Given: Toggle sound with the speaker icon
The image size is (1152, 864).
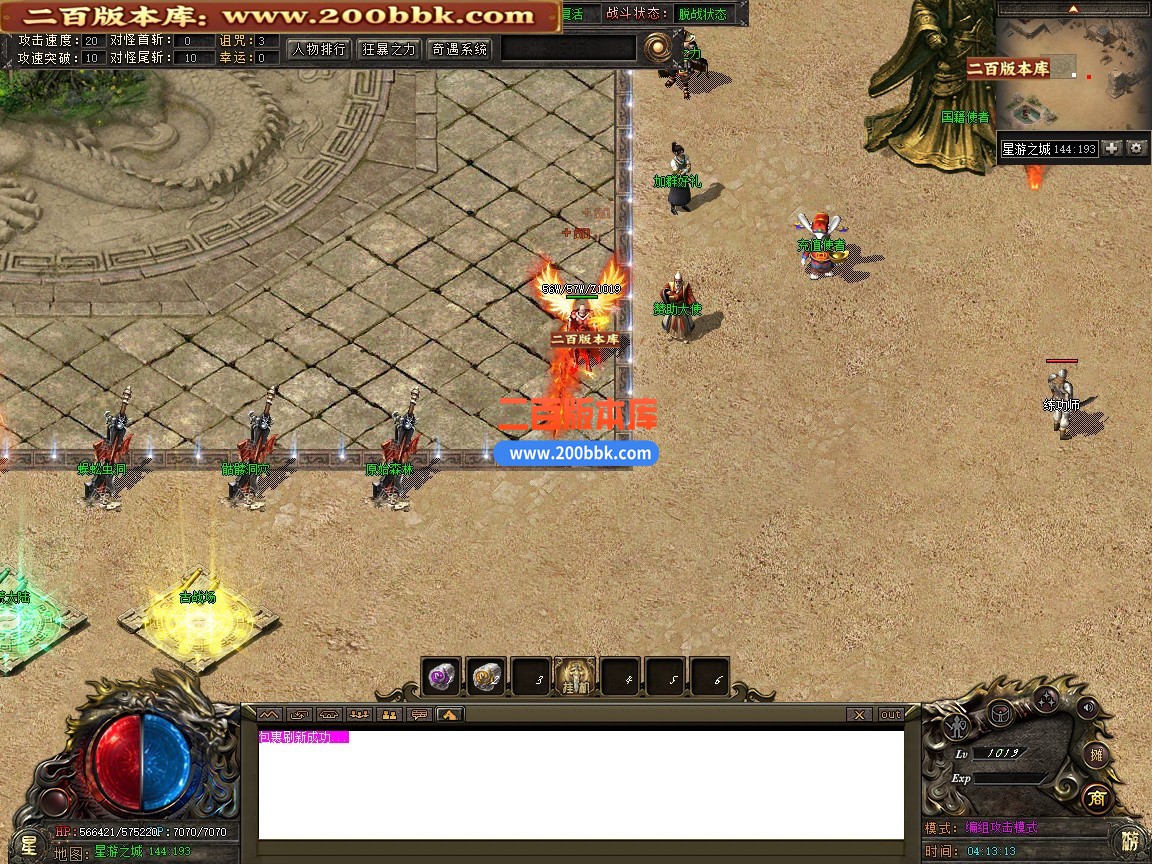Looking at the screenshot, I should pyautogui.click(x=1085, y=709).
